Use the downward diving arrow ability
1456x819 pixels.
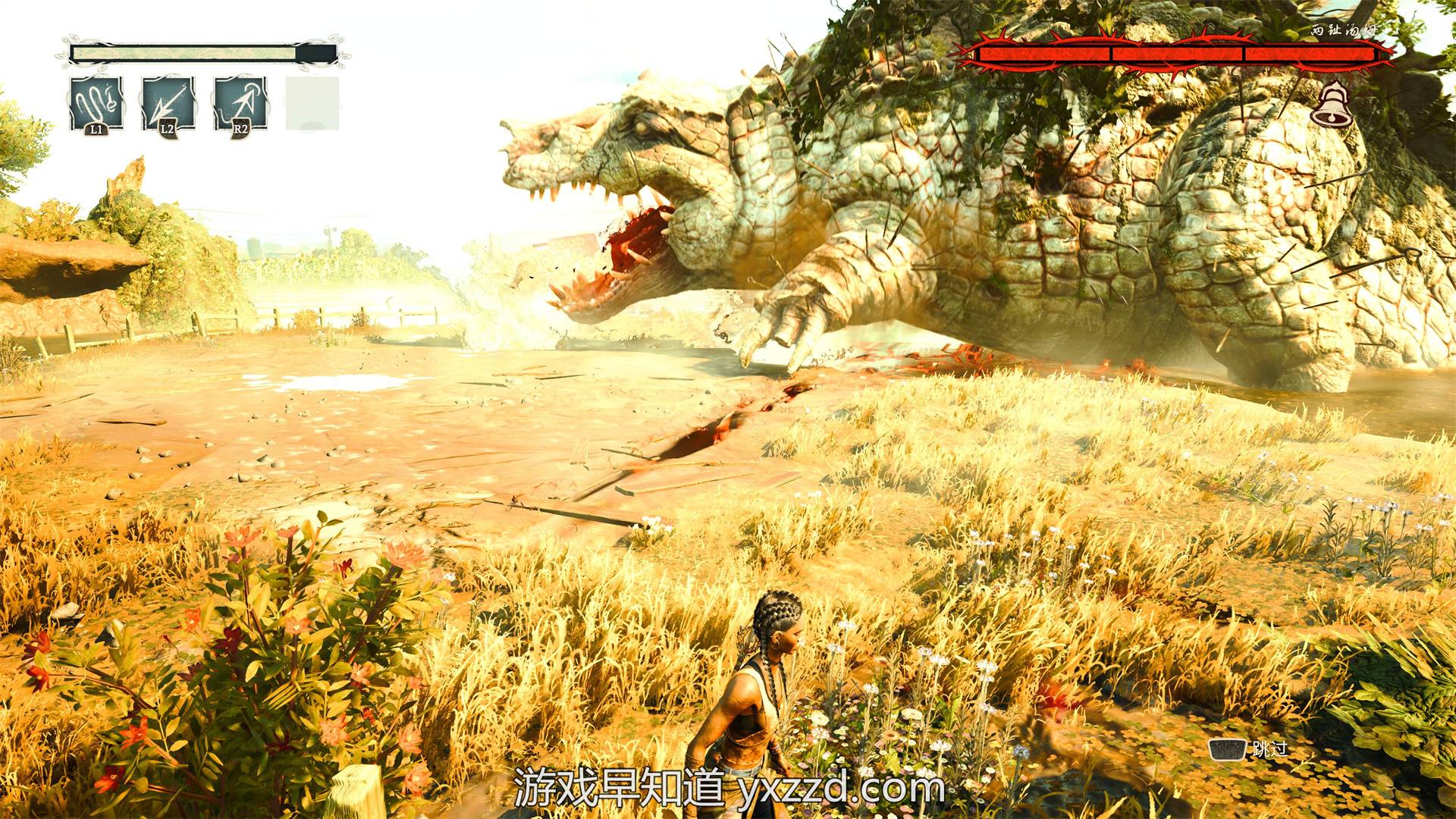168,103
